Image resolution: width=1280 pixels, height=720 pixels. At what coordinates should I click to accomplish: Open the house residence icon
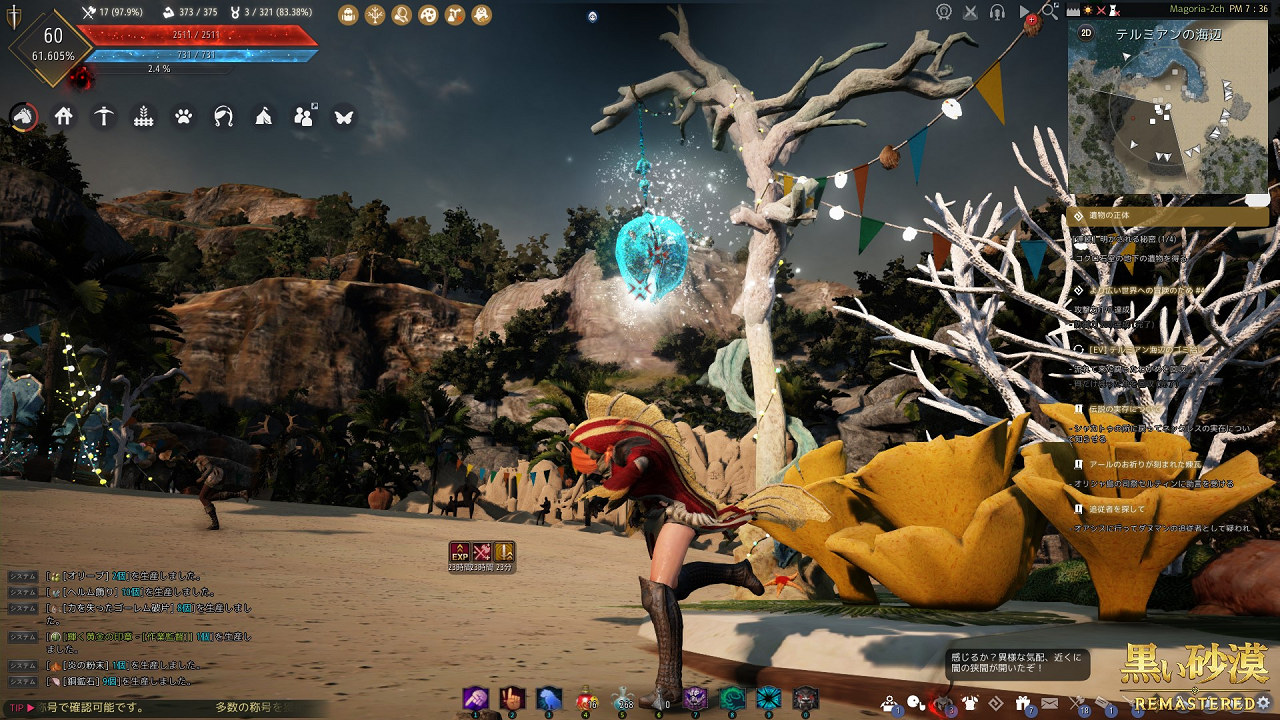(63, 116)
